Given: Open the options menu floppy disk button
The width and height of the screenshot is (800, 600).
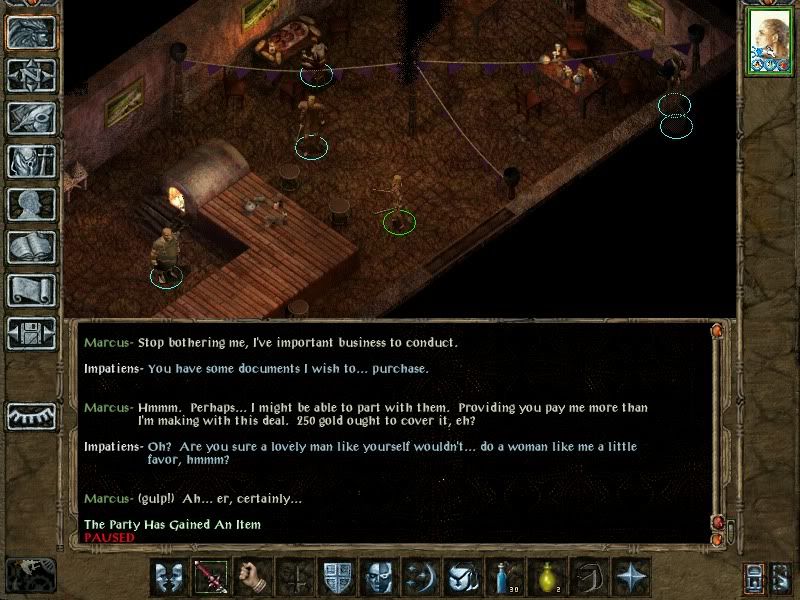Looking at the screenshot, I should [x=31, y=333].
